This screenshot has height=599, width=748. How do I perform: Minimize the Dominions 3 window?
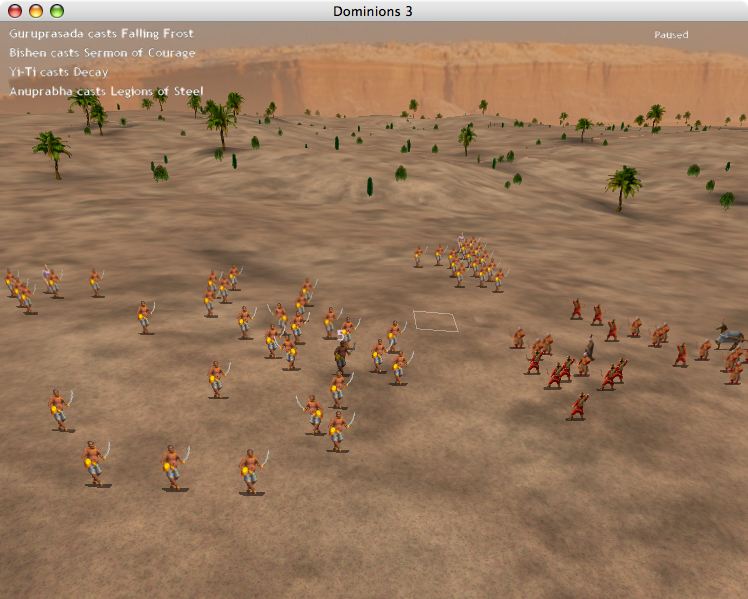(x=36, y=11)
